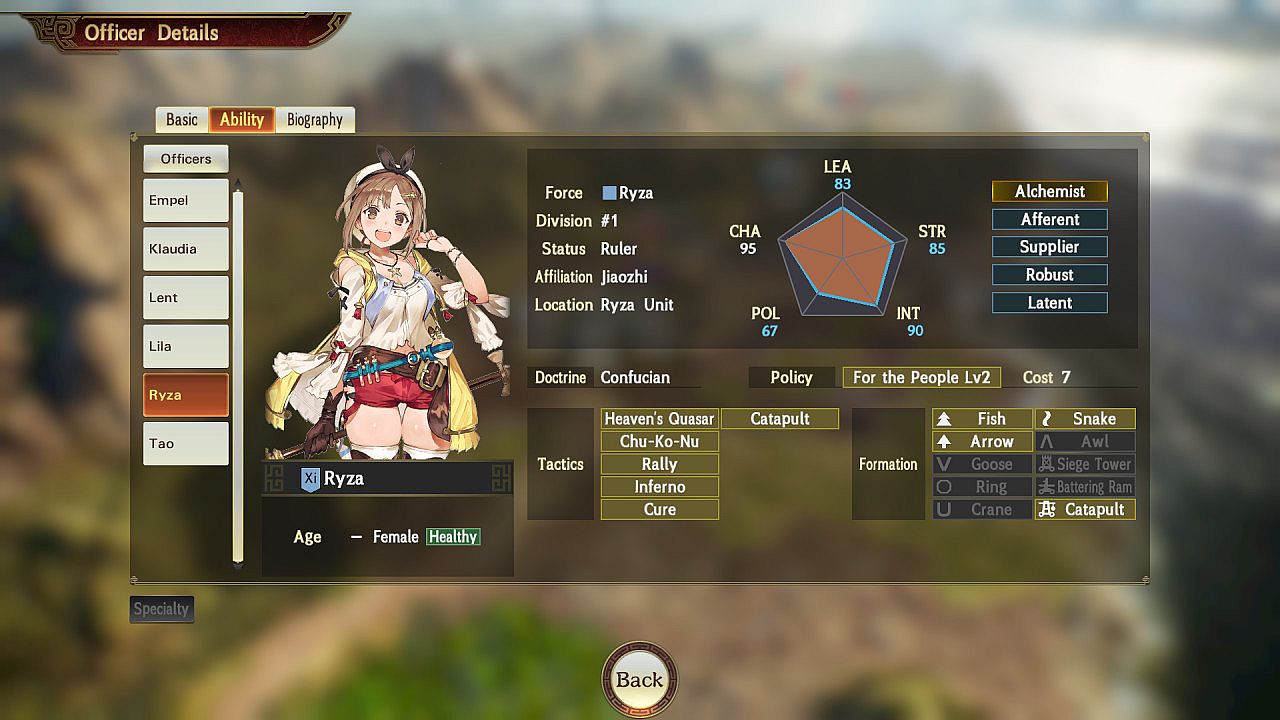Screen dimensions: 1280x720
Task: Inspect the Heaven's Quasar tactic
Action: pyautogui.click(x=659, y=419)
